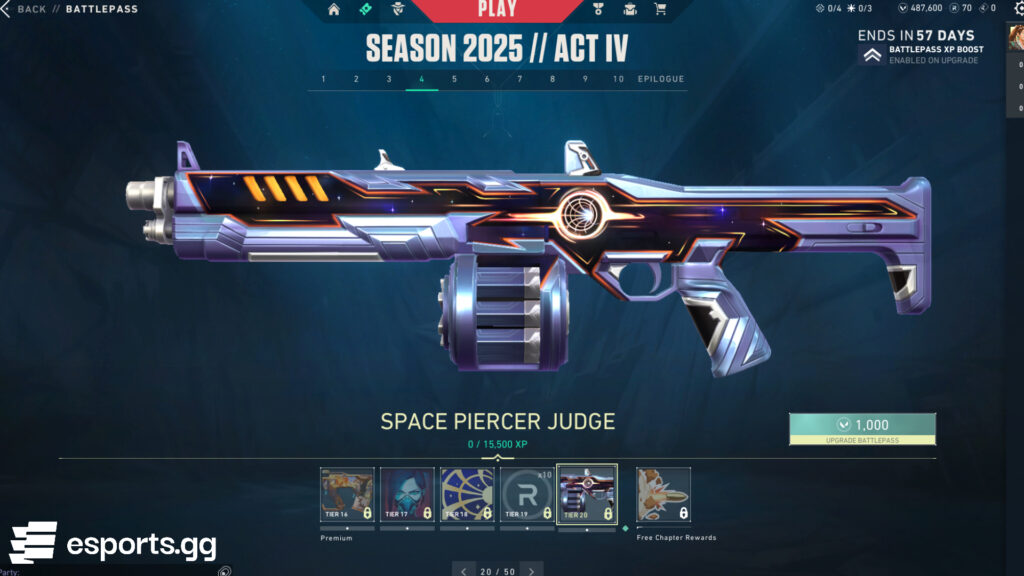The height and width of the screenshot is (576, 1024).
Task: Open the home icon in top navigation
Action: 334,10
